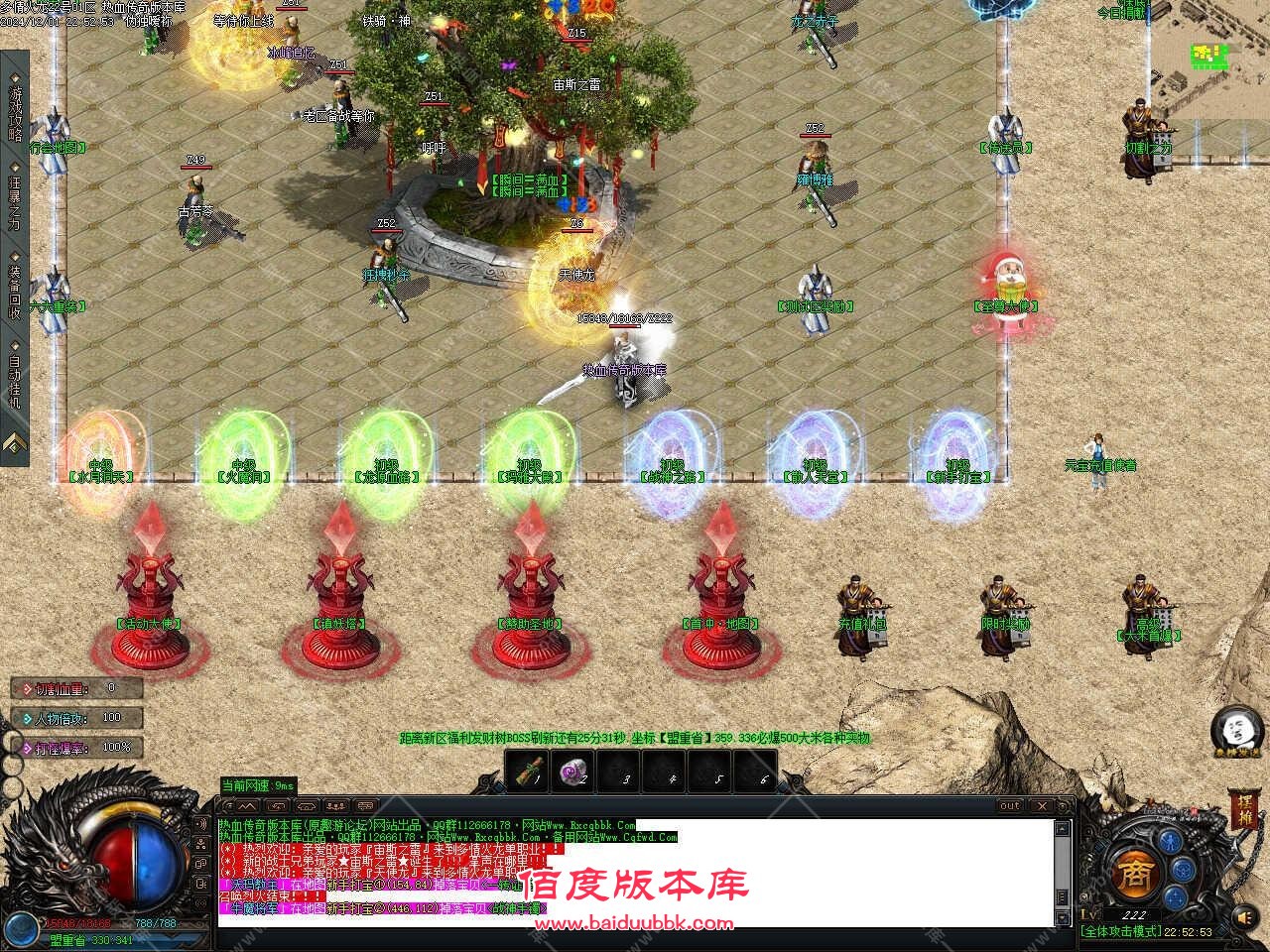Click the blue plus icon near the shop button
This screenshot has height=952, width=1270.
click(x=1174, y=896)
